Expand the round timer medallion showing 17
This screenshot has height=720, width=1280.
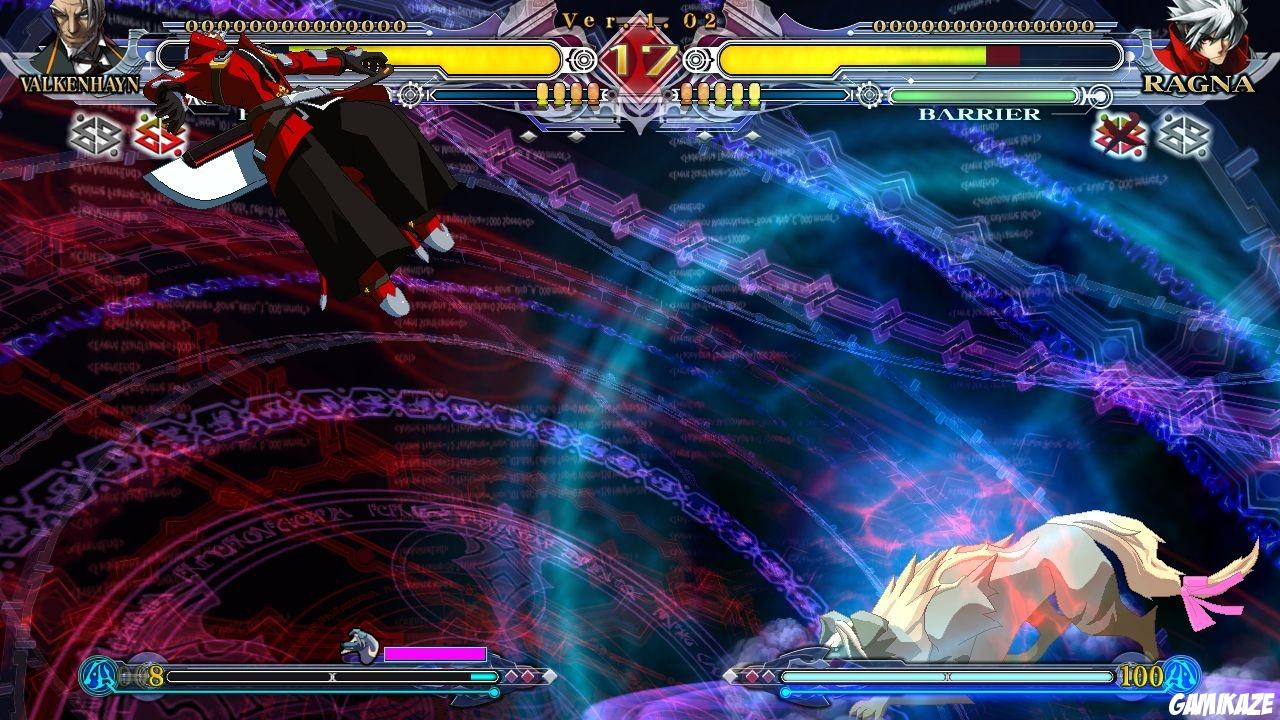(645, 57)
